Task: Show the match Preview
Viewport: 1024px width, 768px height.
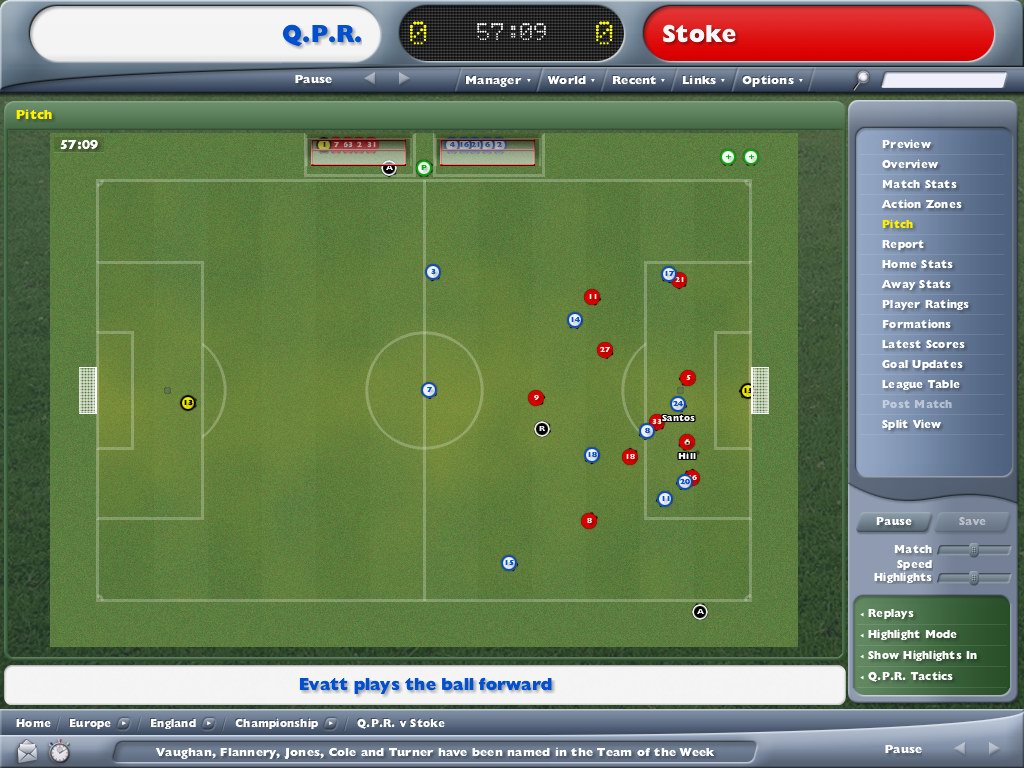Action: [906, 144]
